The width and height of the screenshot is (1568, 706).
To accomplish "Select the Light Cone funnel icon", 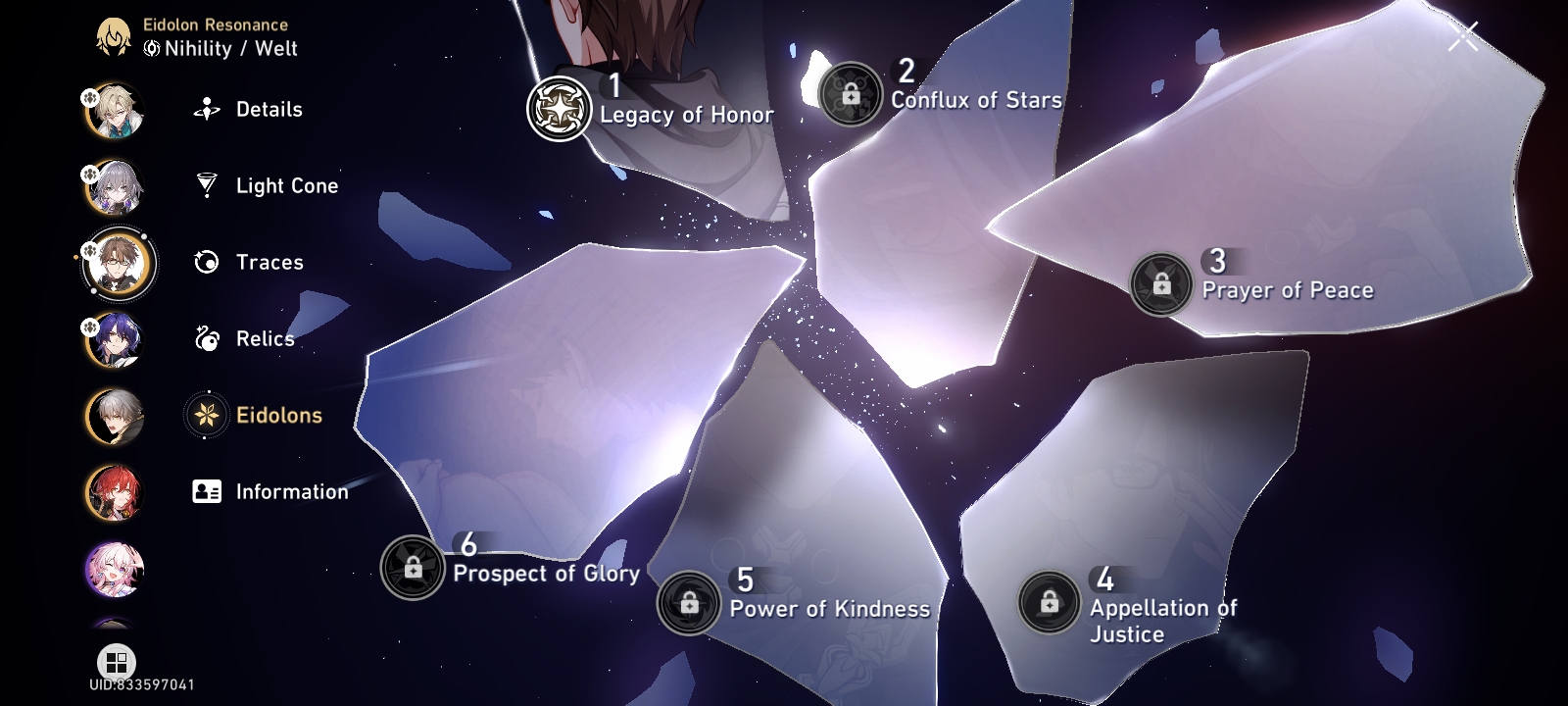I will 206,185.
